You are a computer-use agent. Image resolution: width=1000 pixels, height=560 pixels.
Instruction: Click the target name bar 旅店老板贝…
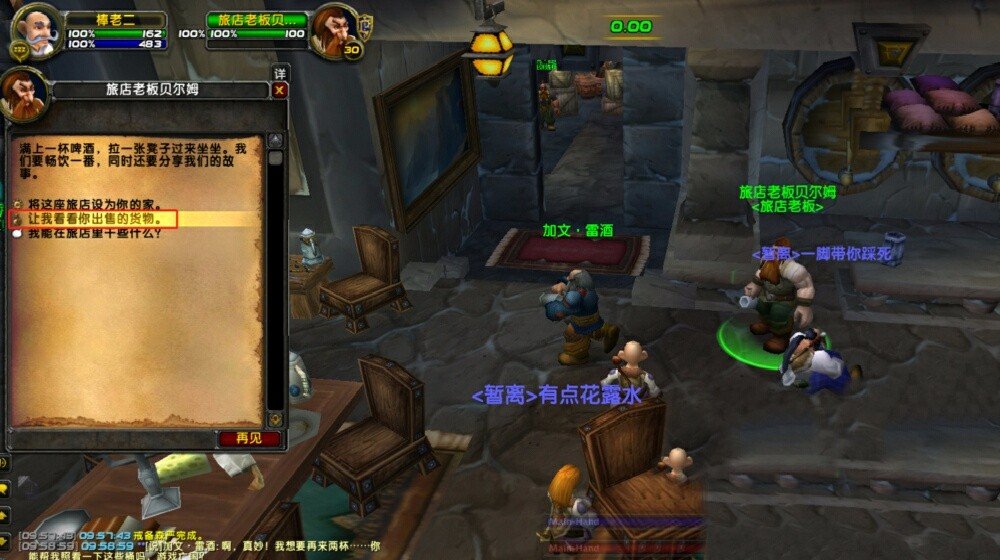click(257, 19)
